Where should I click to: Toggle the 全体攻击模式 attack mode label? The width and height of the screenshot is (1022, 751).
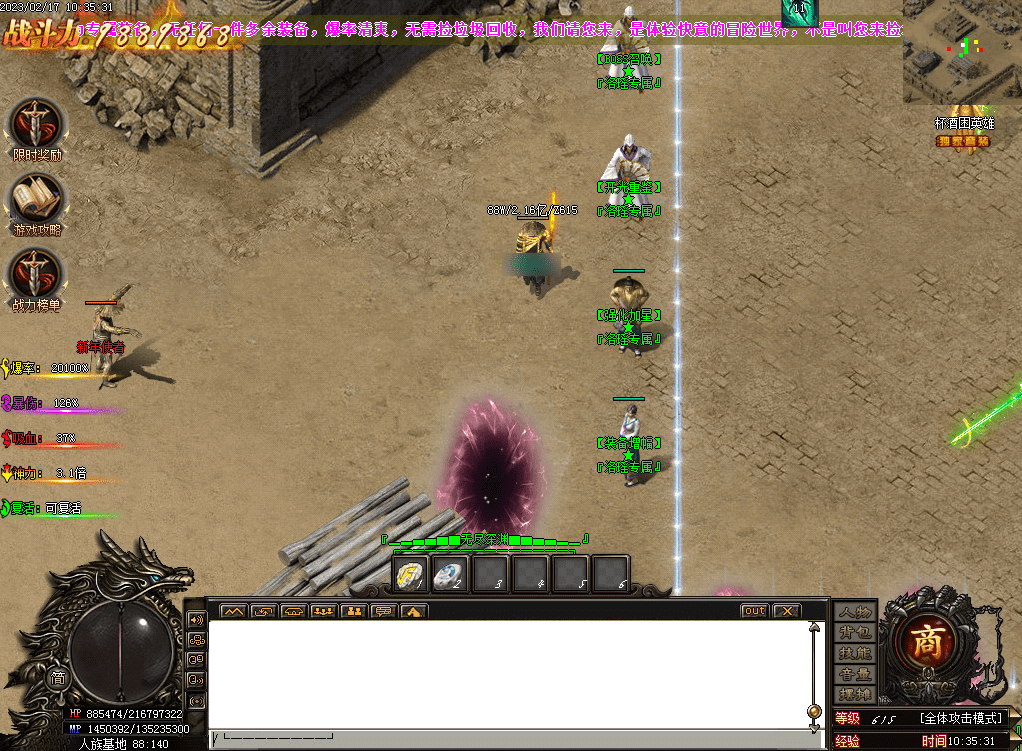[960, 718]
